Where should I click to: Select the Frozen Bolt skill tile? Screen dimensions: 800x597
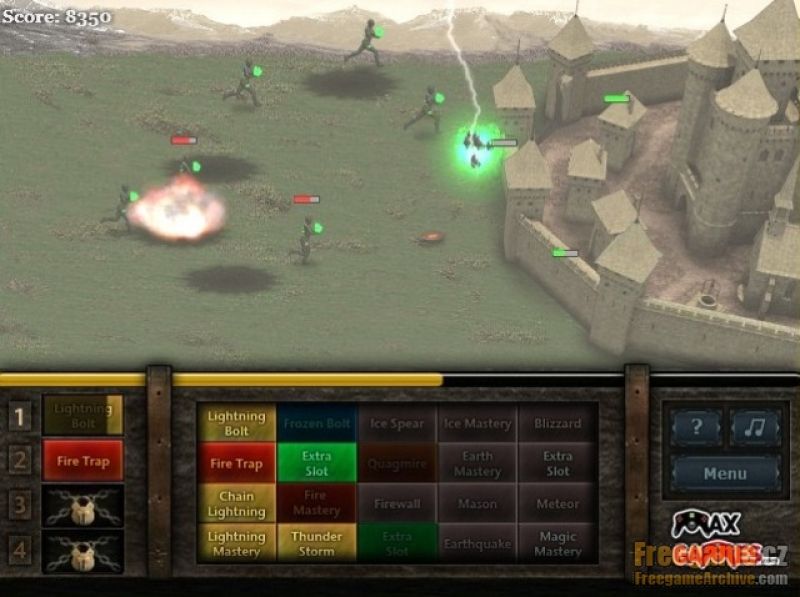click(x=317, y=423)
